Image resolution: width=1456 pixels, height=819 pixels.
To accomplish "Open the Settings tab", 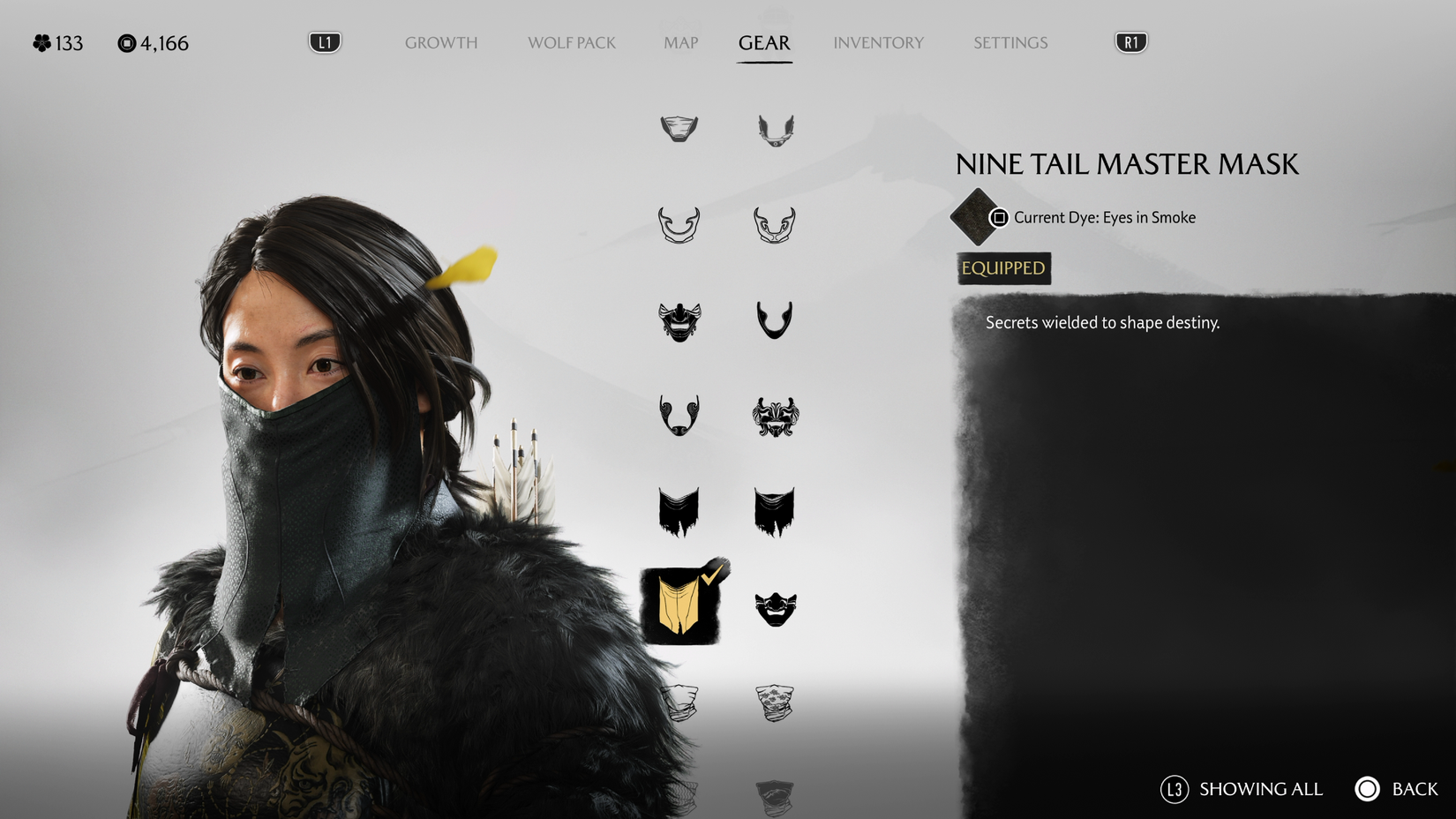I will tap(1009, 42).
